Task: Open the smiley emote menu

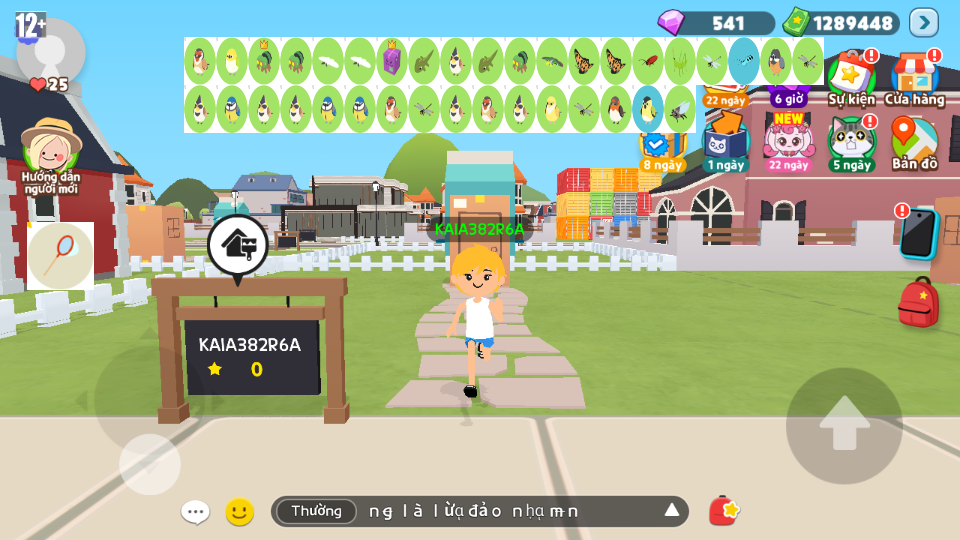Action: pos(239,512)
